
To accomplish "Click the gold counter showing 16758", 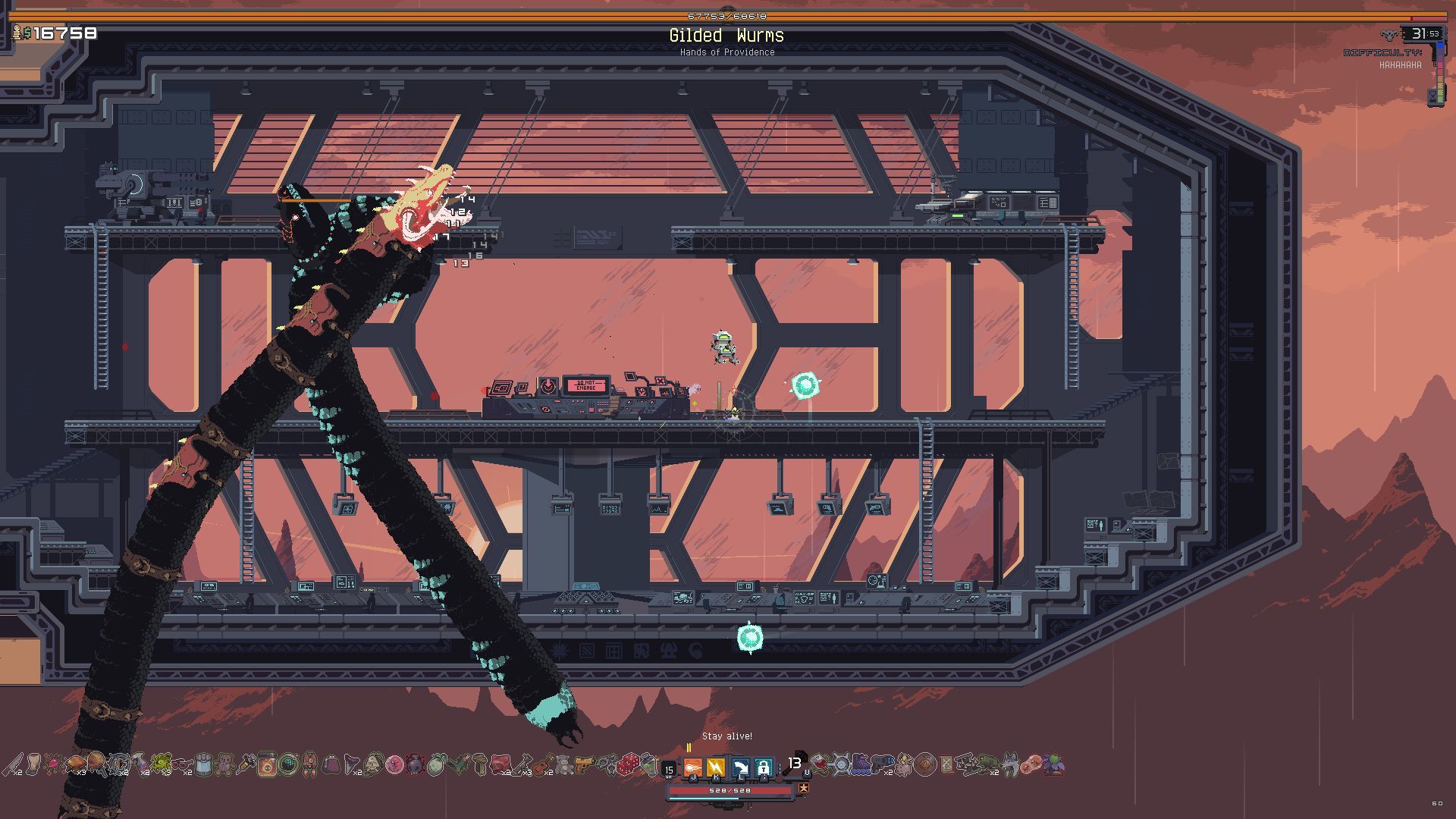I will click(57, 32).
